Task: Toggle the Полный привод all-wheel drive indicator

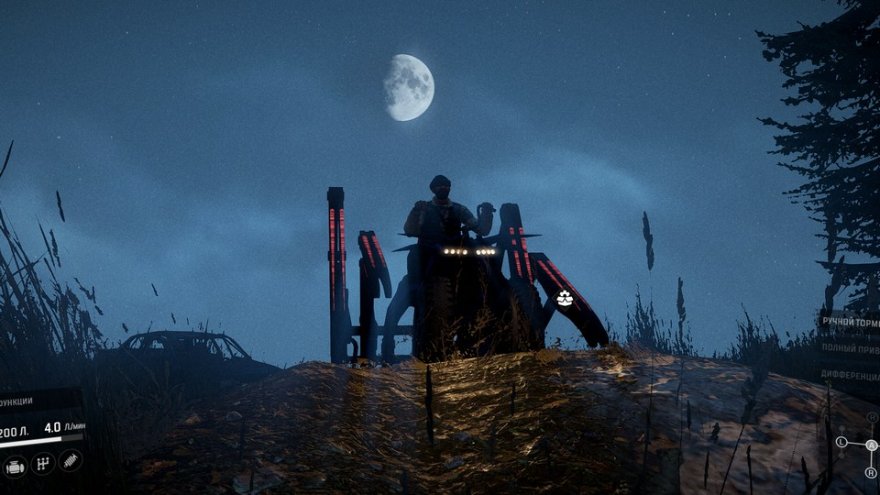Action: pos(850,348)
